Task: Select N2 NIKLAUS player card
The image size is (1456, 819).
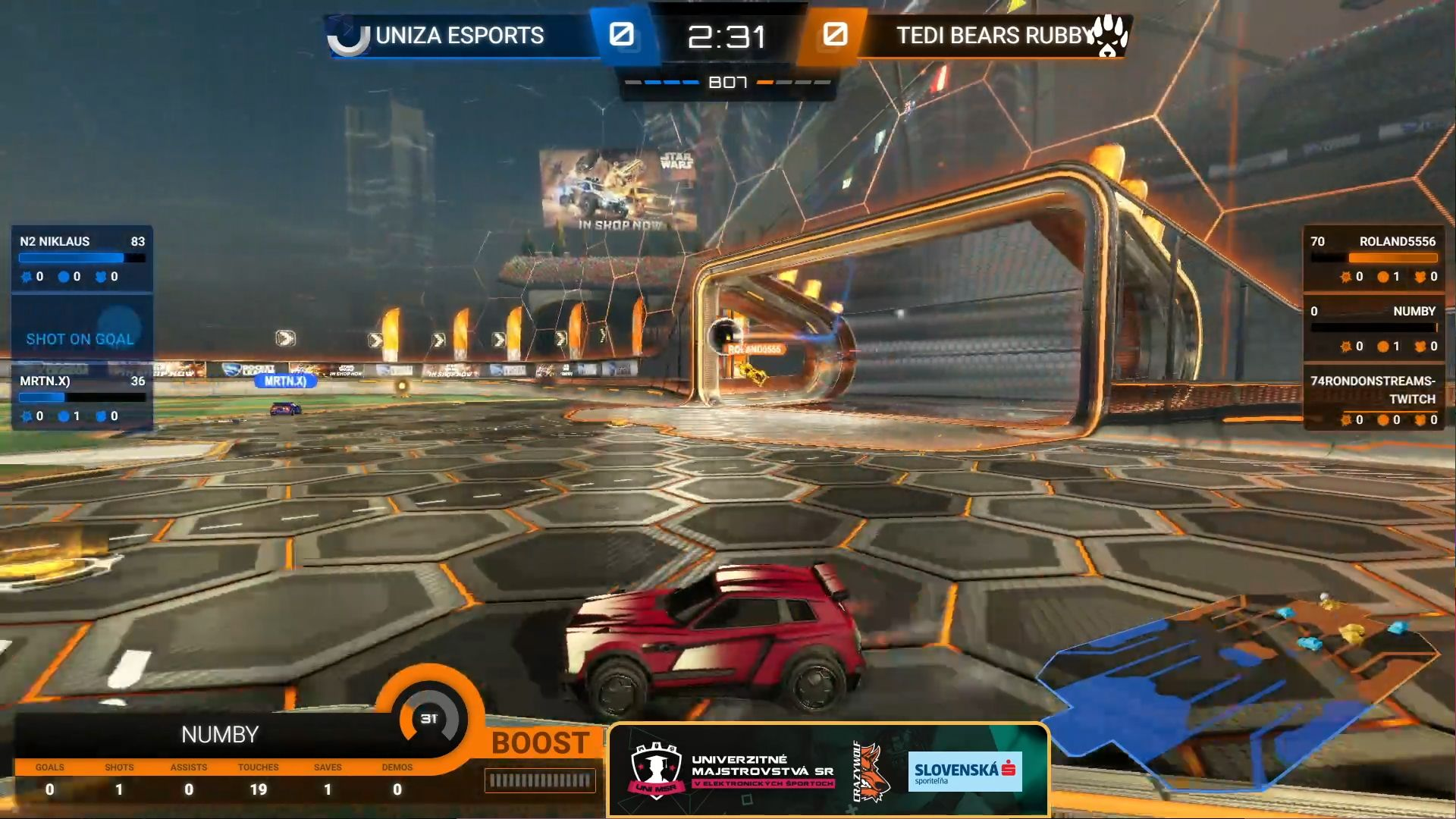Action: click(82, 259)
